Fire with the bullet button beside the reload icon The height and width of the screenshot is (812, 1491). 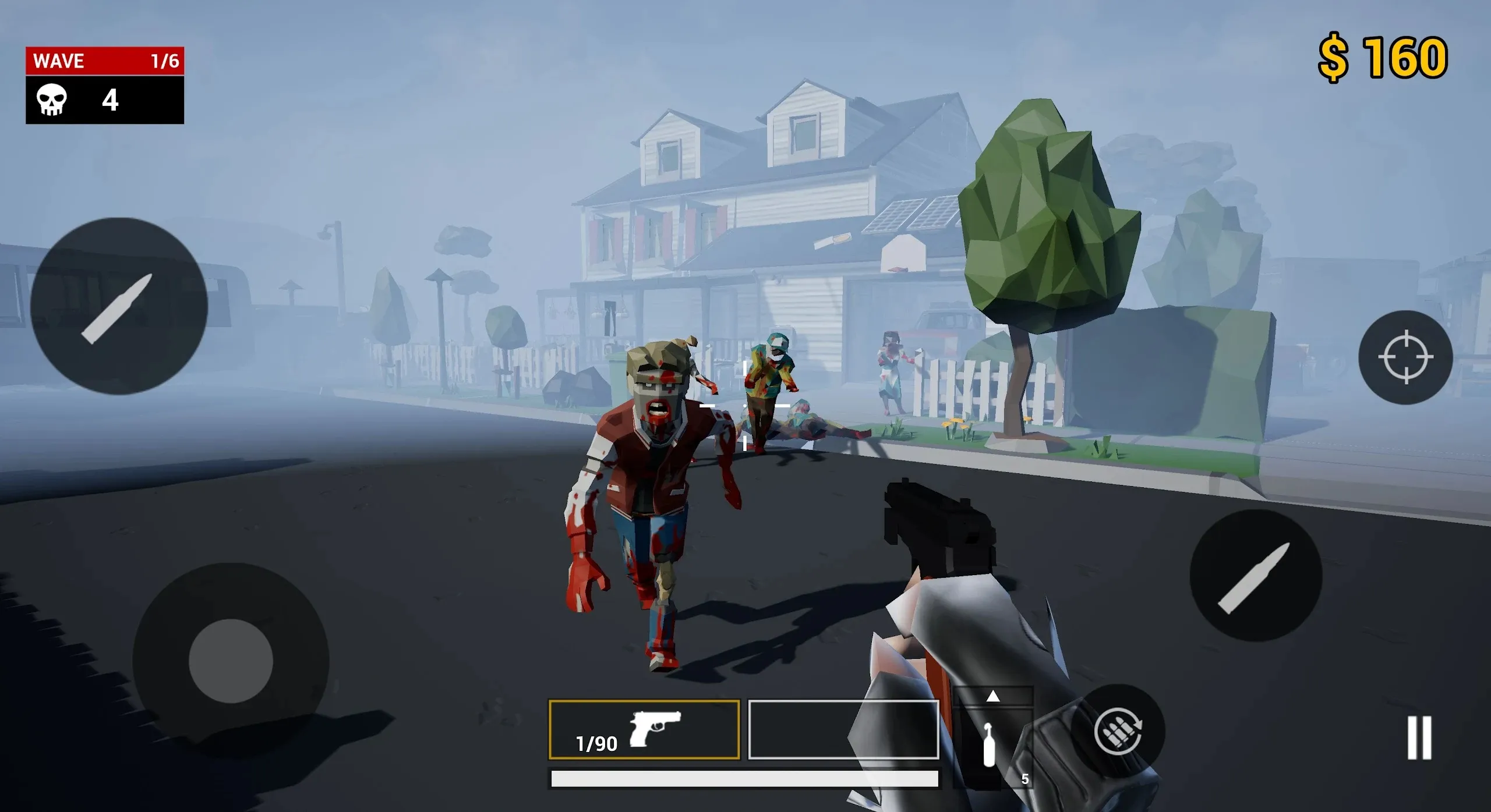1255,576
